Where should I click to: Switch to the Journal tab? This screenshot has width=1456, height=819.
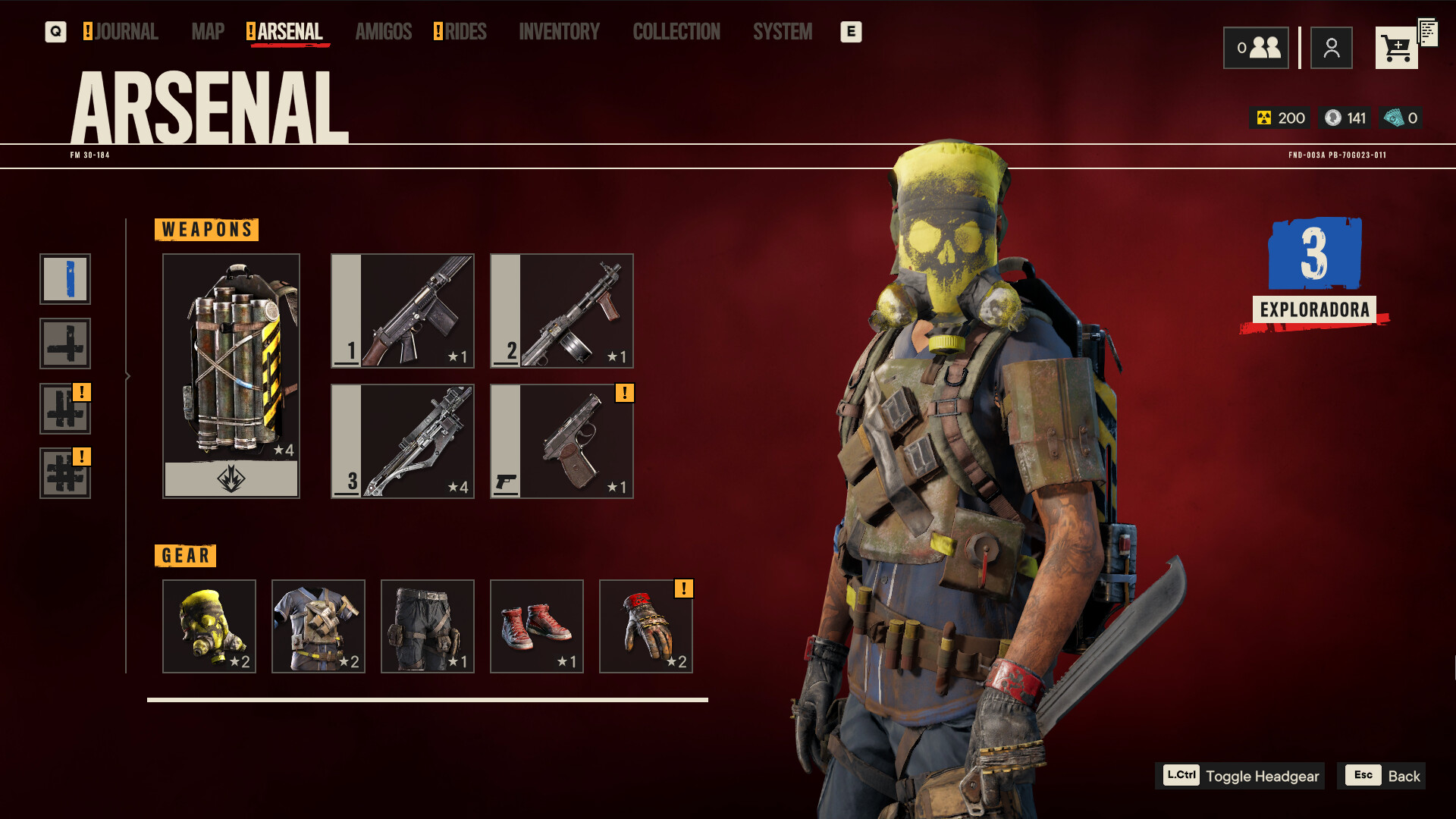pyautogui.click(x=125, y=32)
